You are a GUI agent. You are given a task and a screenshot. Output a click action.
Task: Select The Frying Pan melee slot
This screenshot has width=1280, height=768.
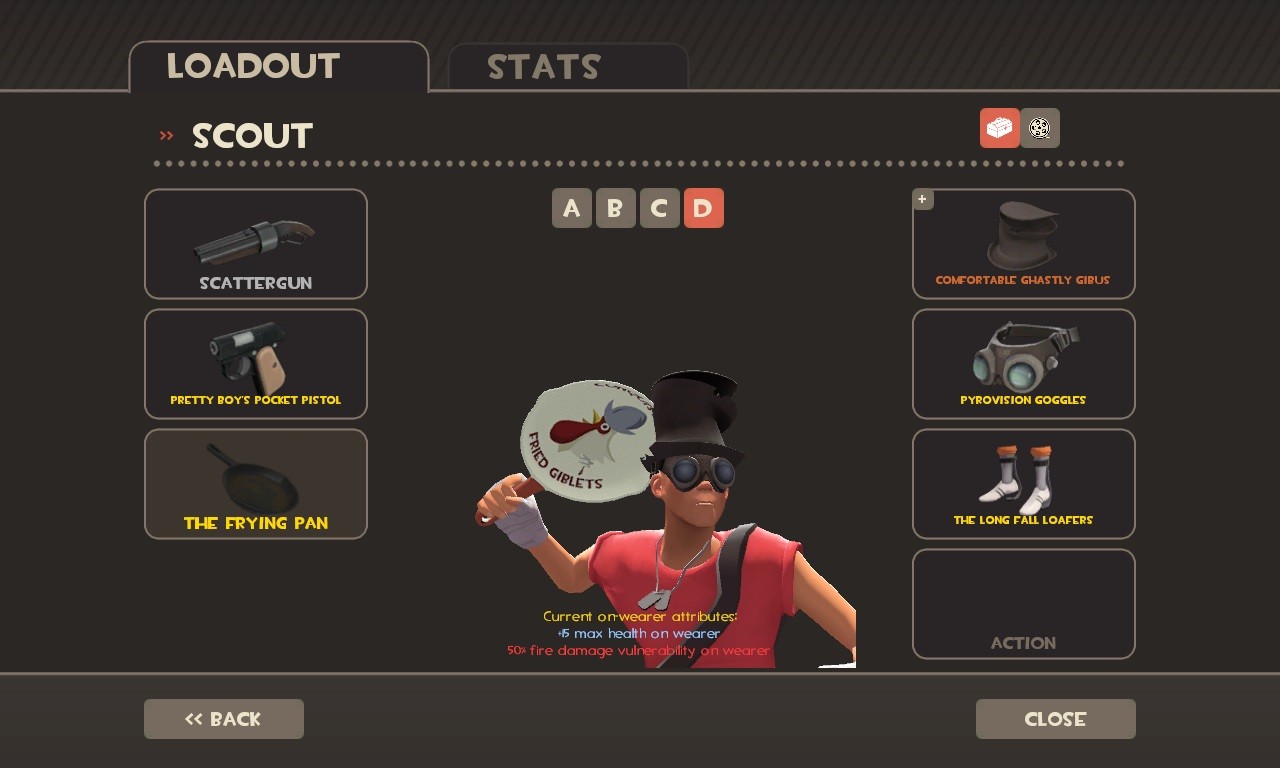(x=255, y=483)
